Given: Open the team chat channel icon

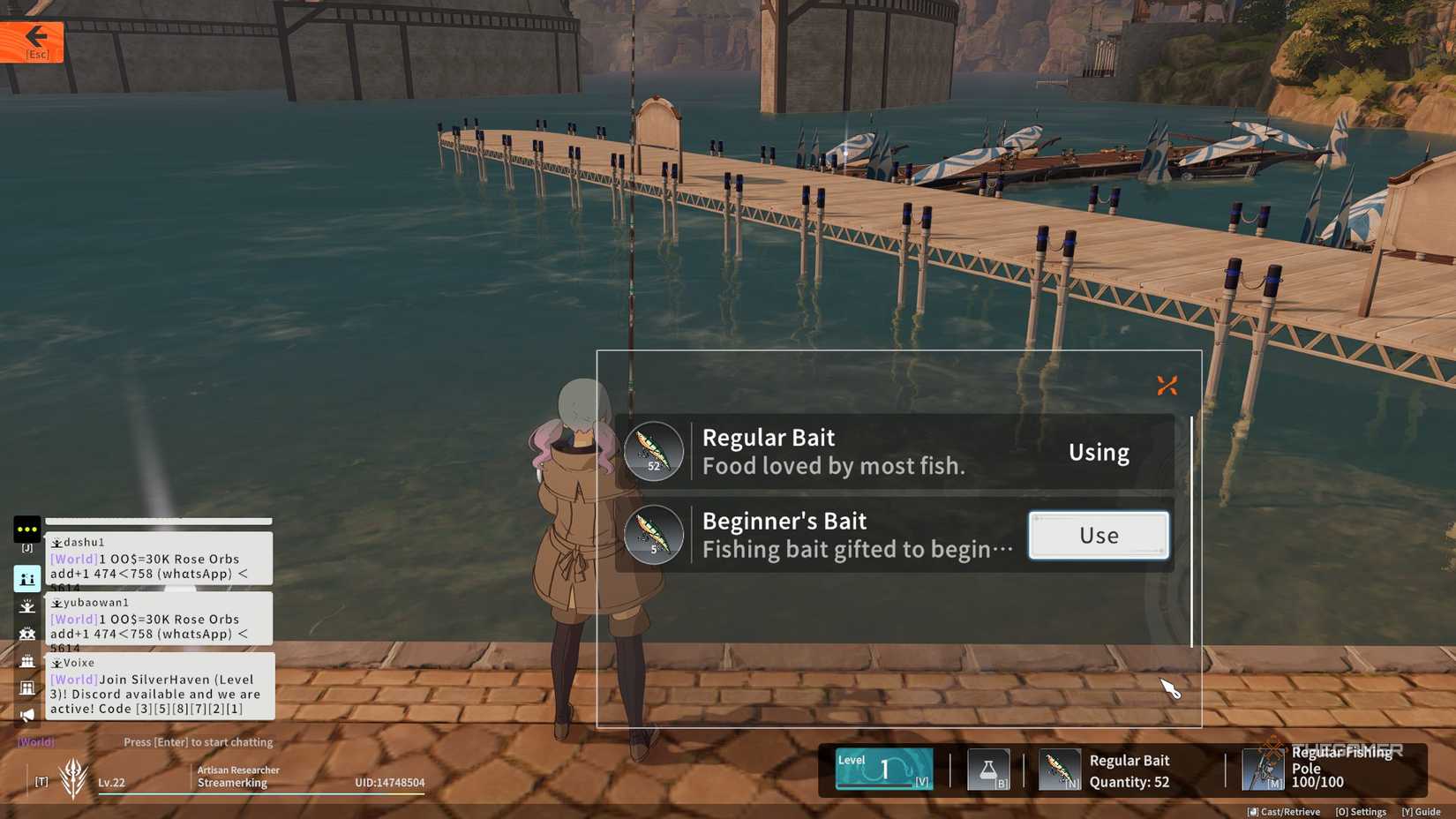Looking at the screenshot, I should 26,659.
